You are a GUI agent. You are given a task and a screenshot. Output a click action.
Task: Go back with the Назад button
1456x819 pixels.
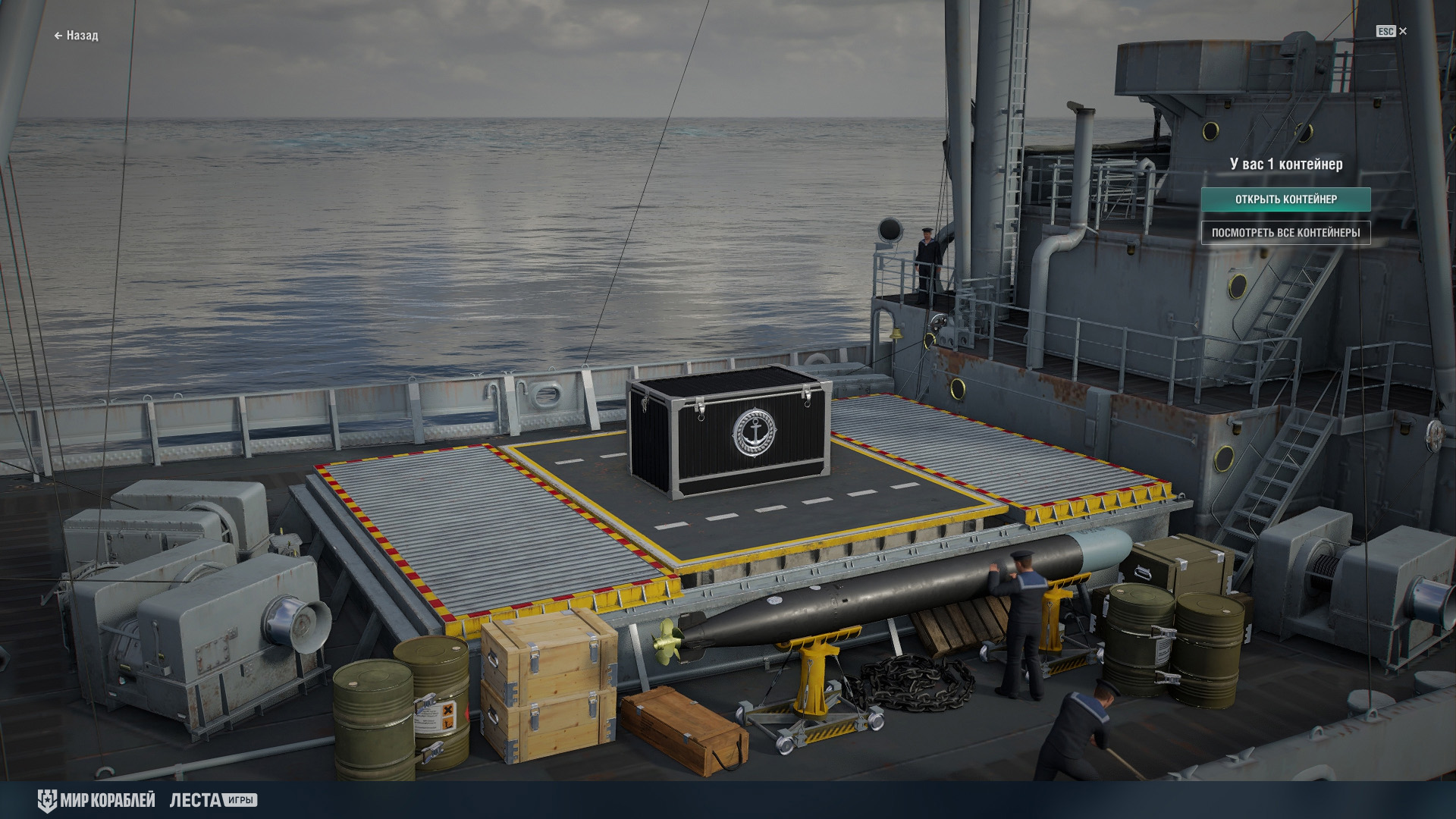coord(77,36)
